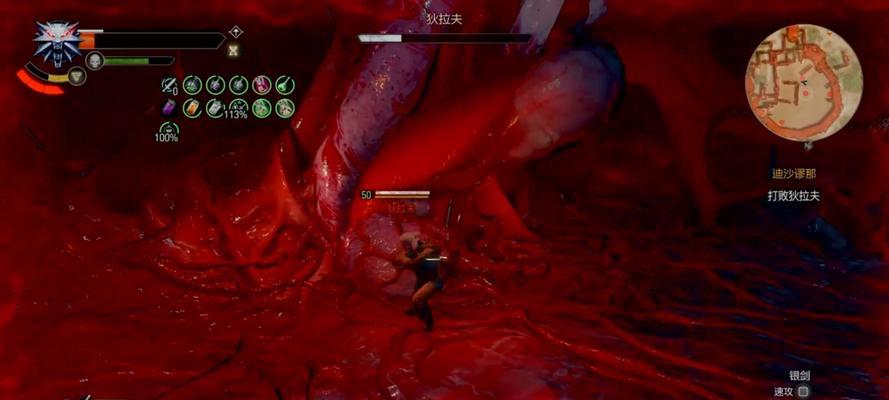Click the hourglass icon beside the health bar
This screenshot has height=400, width=889.
tap(235, 50)
